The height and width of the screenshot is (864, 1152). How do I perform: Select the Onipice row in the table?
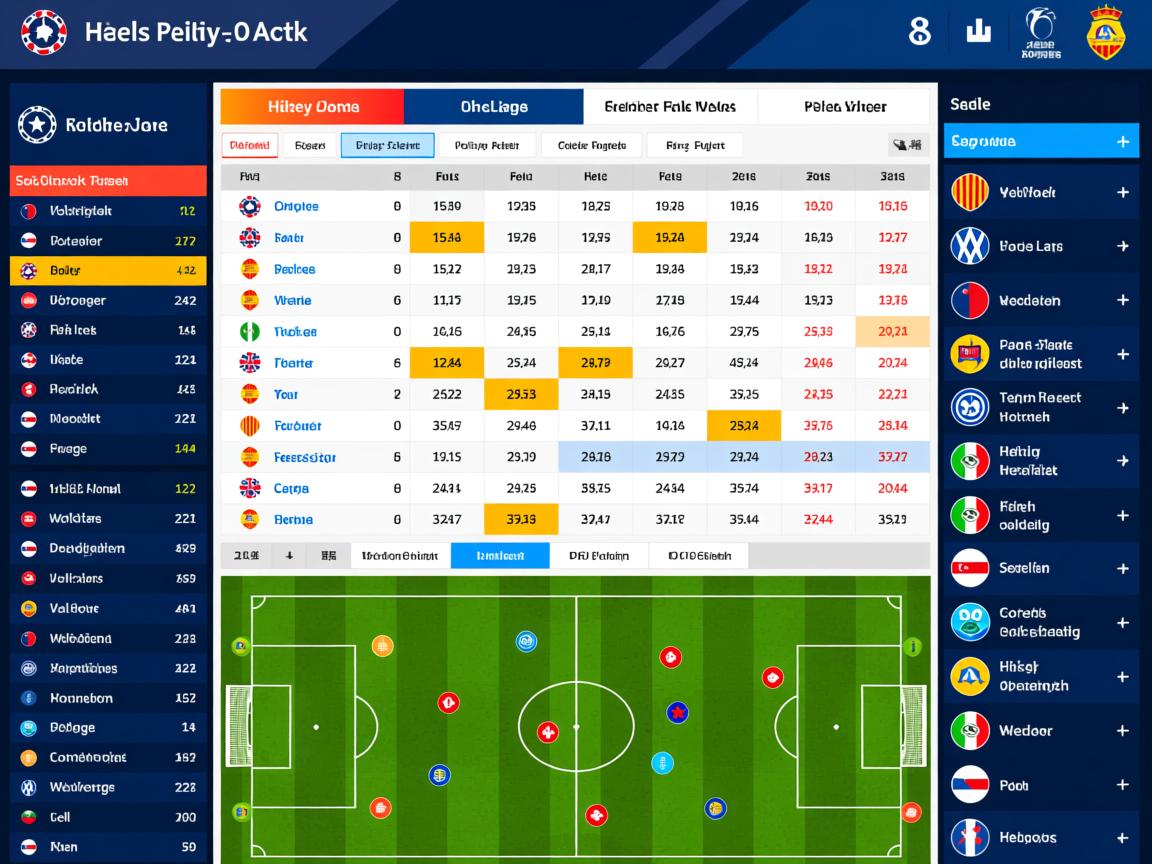[296, 206]
